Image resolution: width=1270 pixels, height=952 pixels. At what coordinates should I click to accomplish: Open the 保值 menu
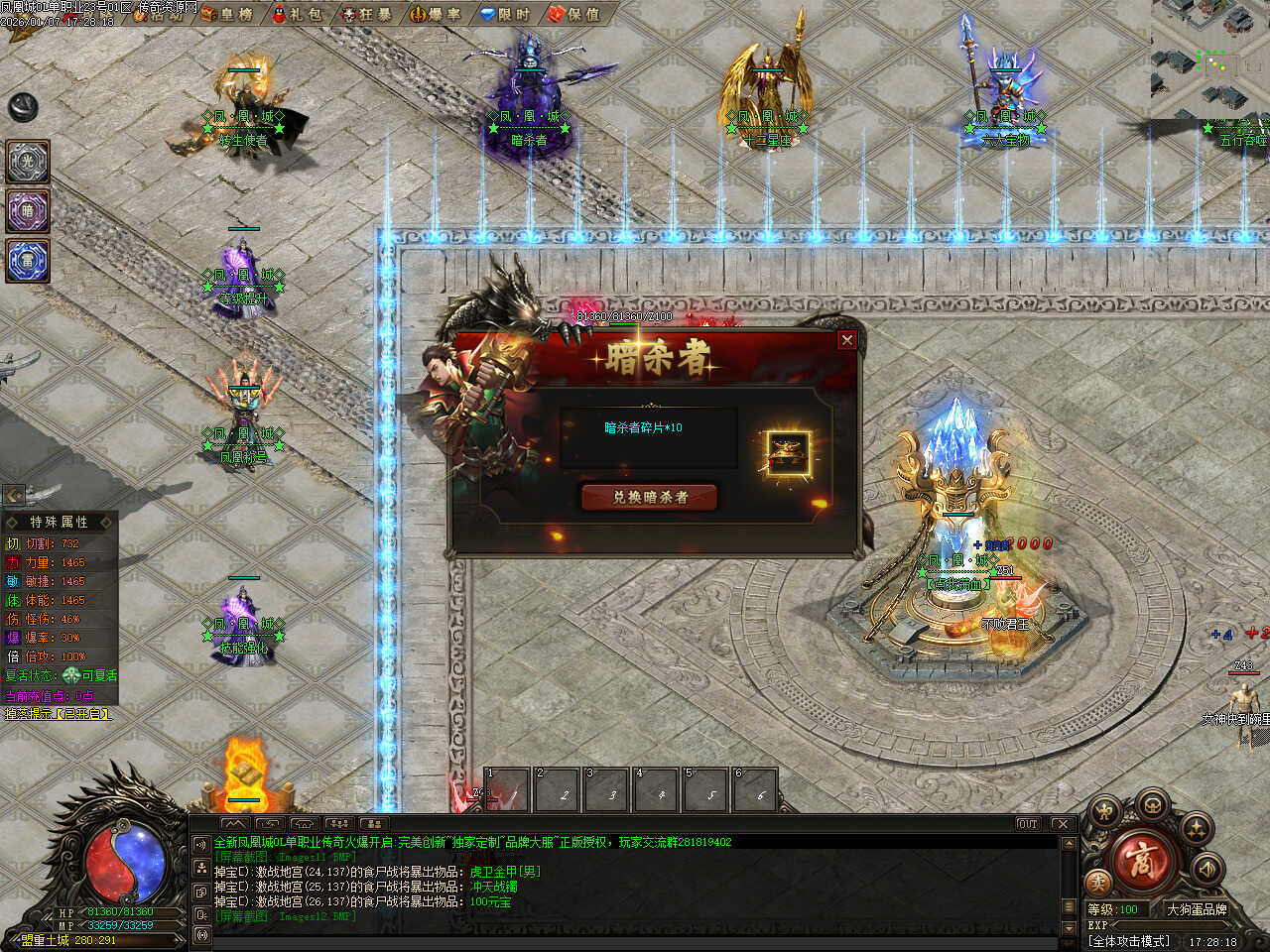click(x=574, y=14)
